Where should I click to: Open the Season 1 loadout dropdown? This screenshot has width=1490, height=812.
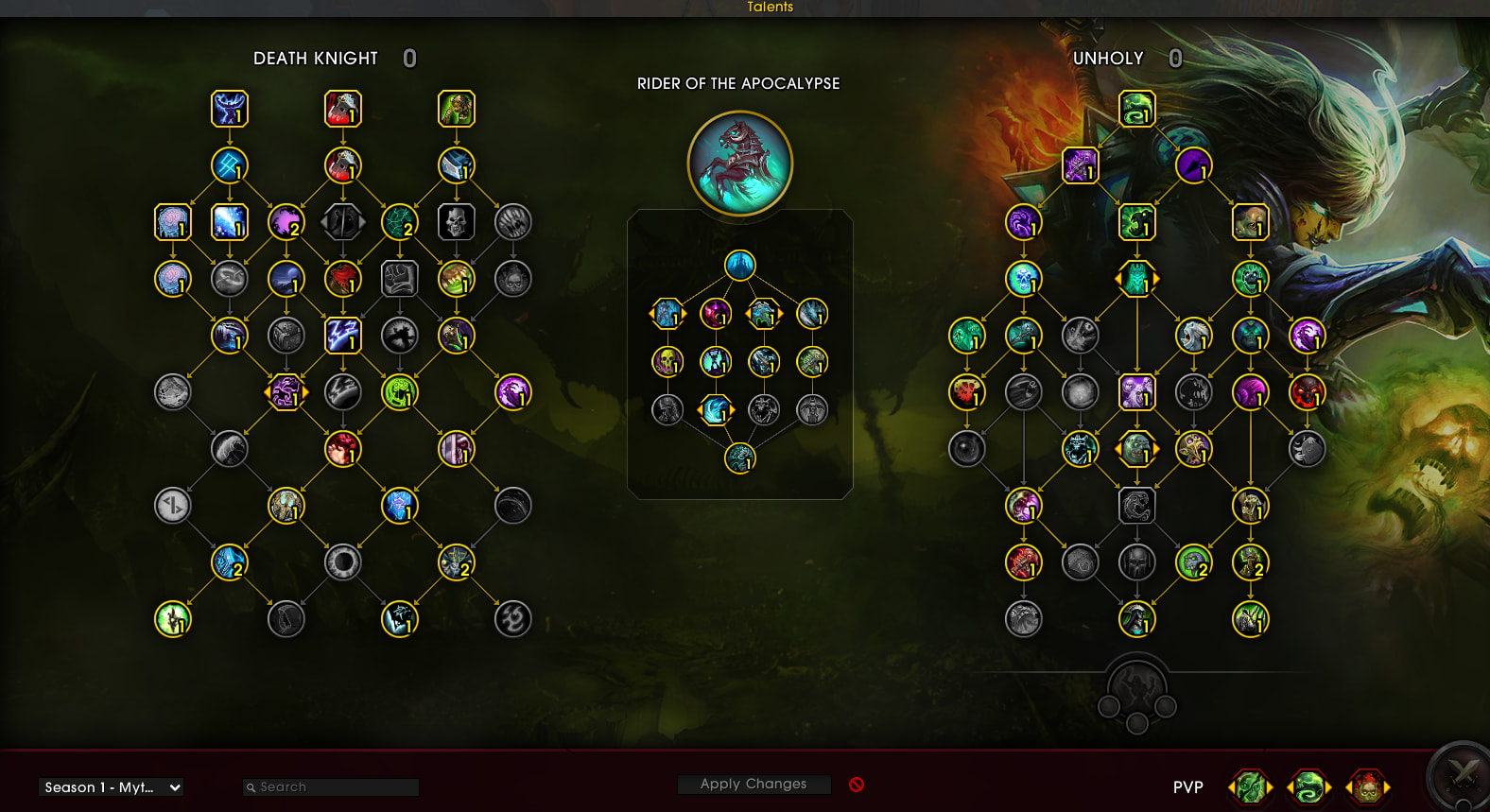pyautogui.click(x=112, y=787)
